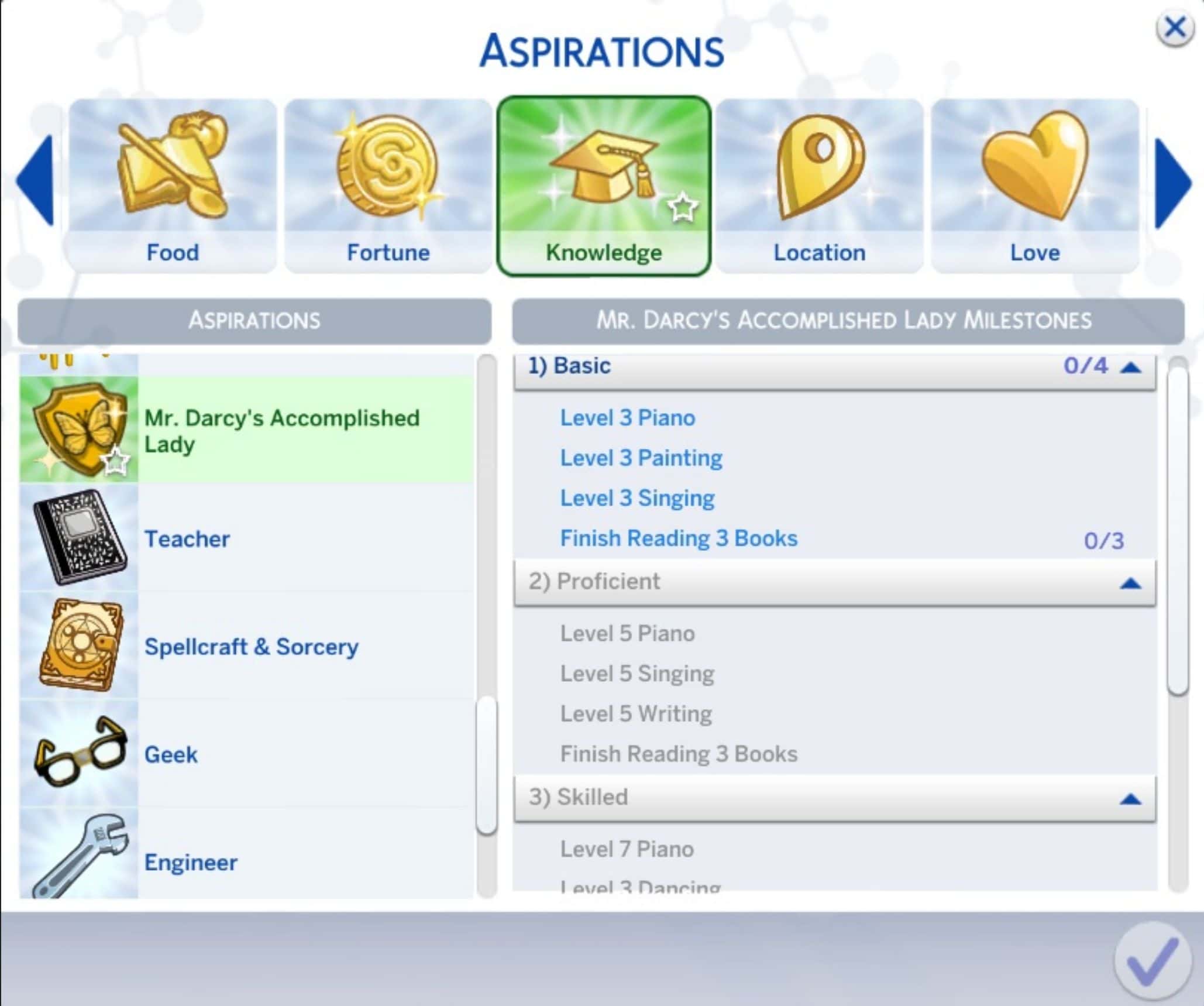Show previous categories with left arrow

pyautogui.click(x=36, y=180)
